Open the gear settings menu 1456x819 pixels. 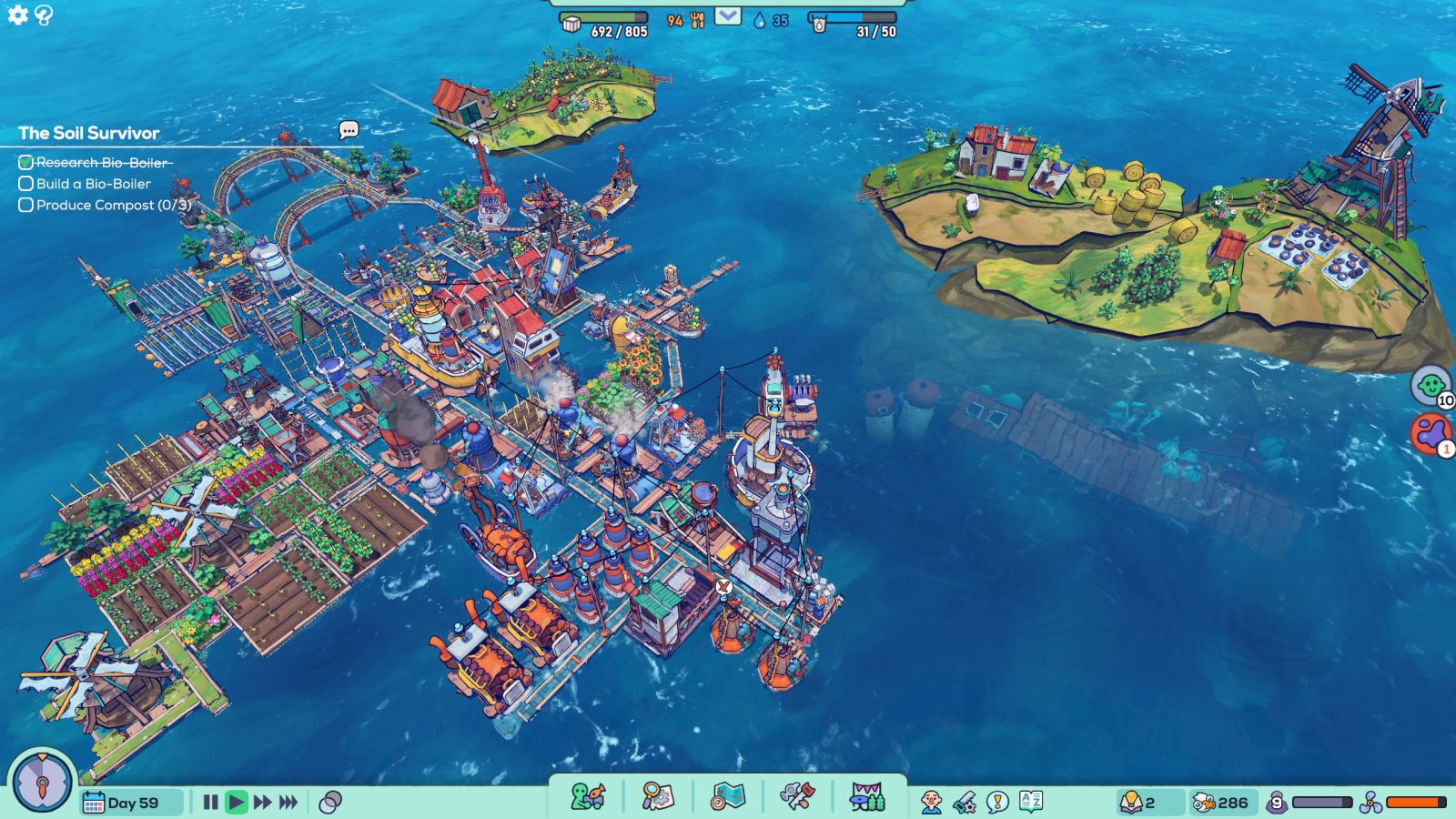tap(17, 15)
